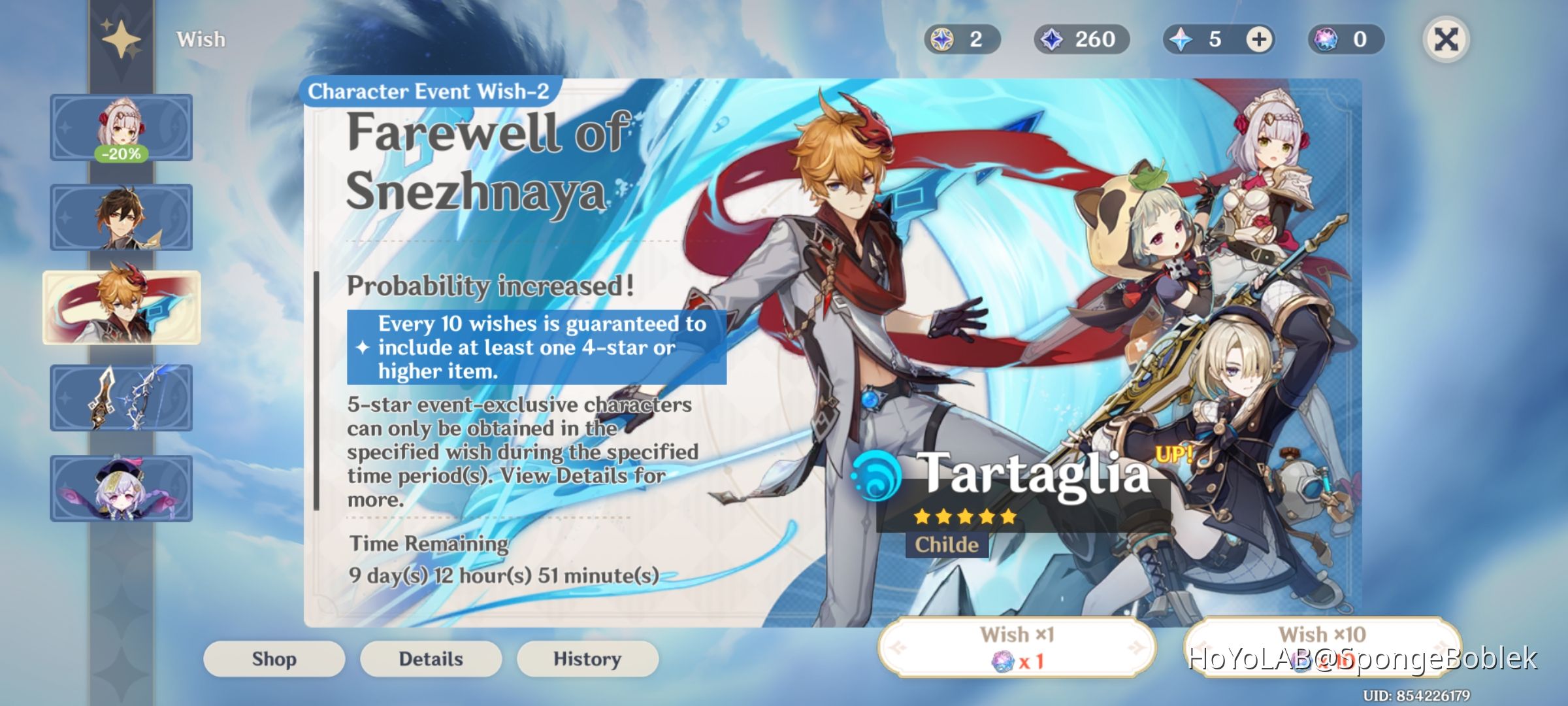This screenshot has width=1568, height=706.
Task: Click the Masterless Stardust counter
Action: pyautogui.click(x=1081, y=39)
